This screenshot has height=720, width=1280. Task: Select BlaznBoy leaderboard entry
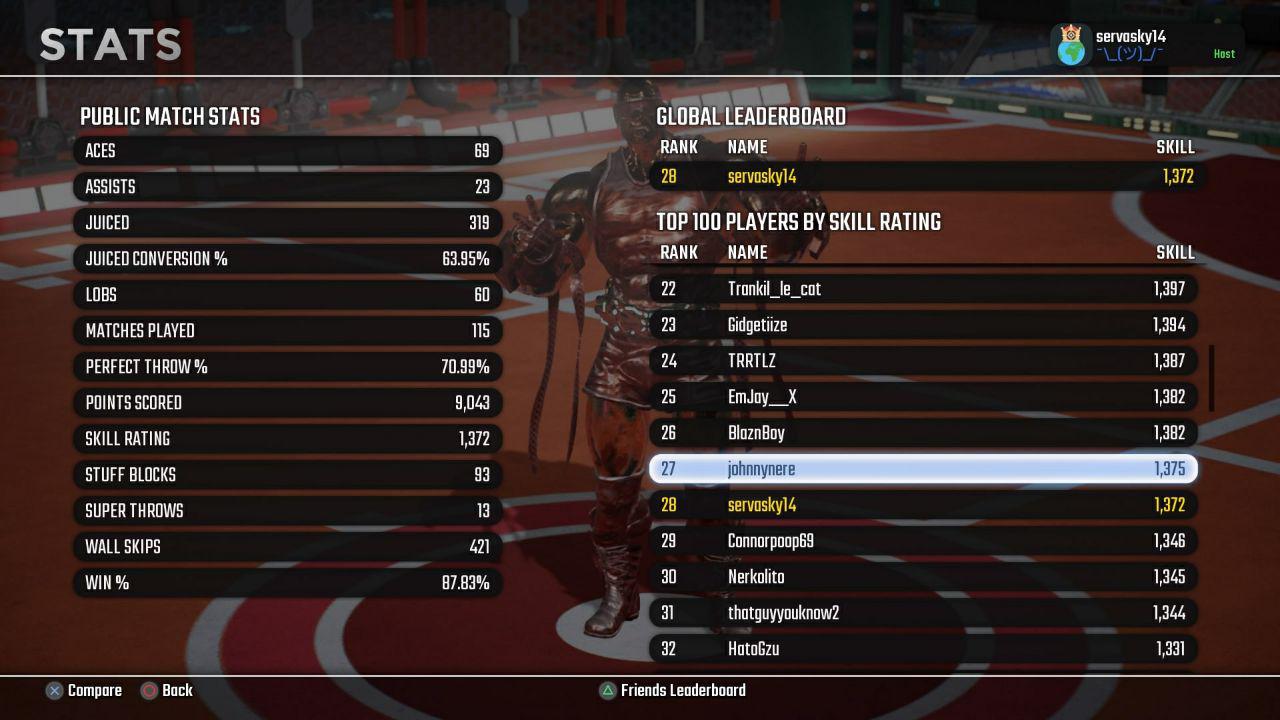tap(922, 433)
